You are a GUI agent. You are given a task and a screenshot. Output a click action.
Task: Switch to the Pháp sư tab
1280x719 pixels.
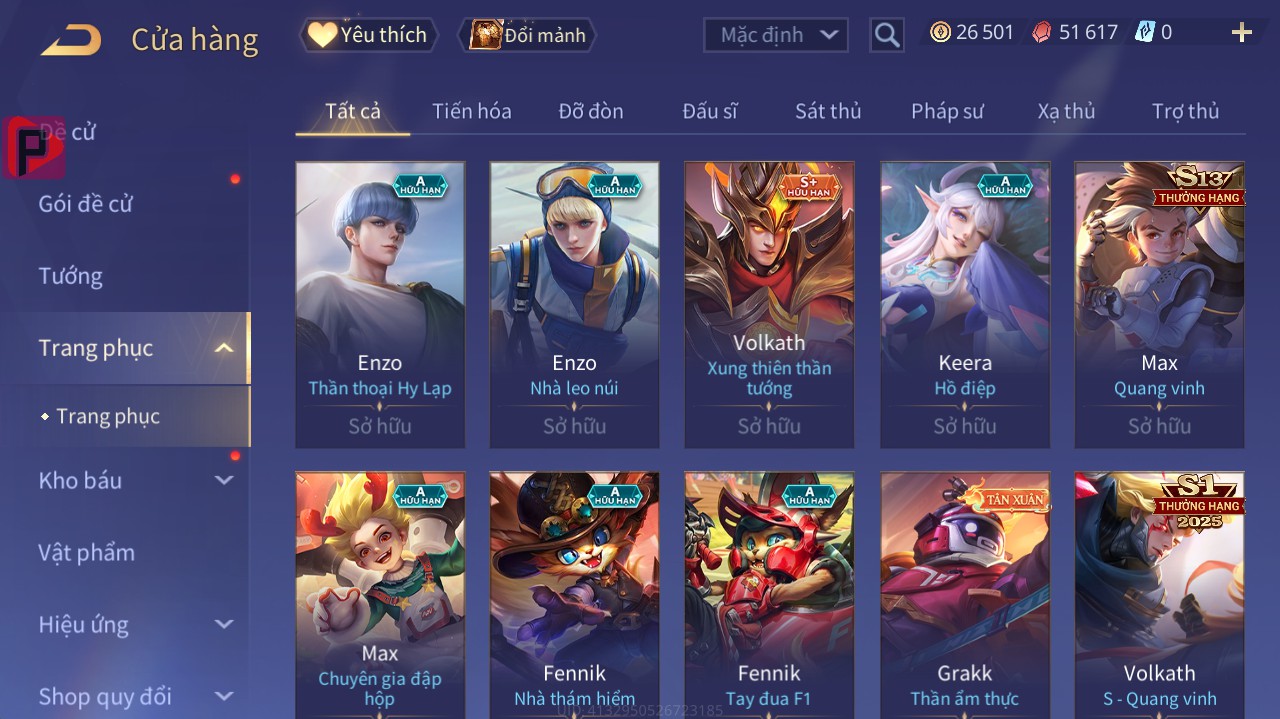(947, 111)
